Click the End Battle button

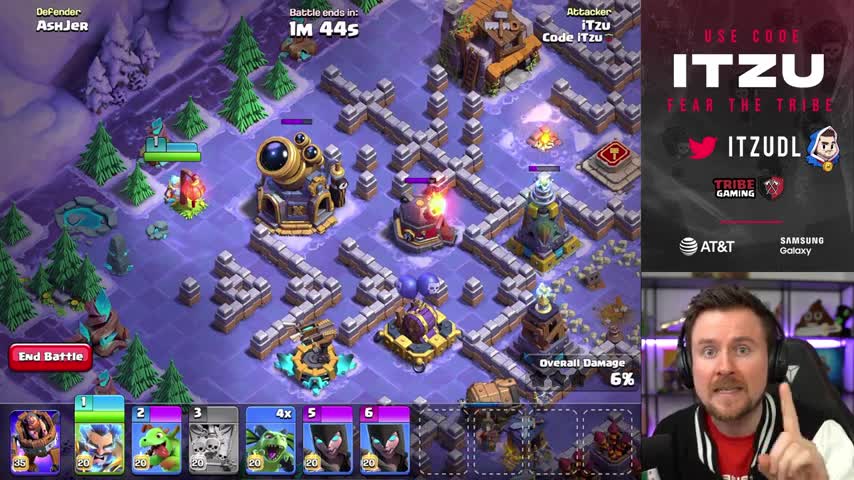coord(50,356)
